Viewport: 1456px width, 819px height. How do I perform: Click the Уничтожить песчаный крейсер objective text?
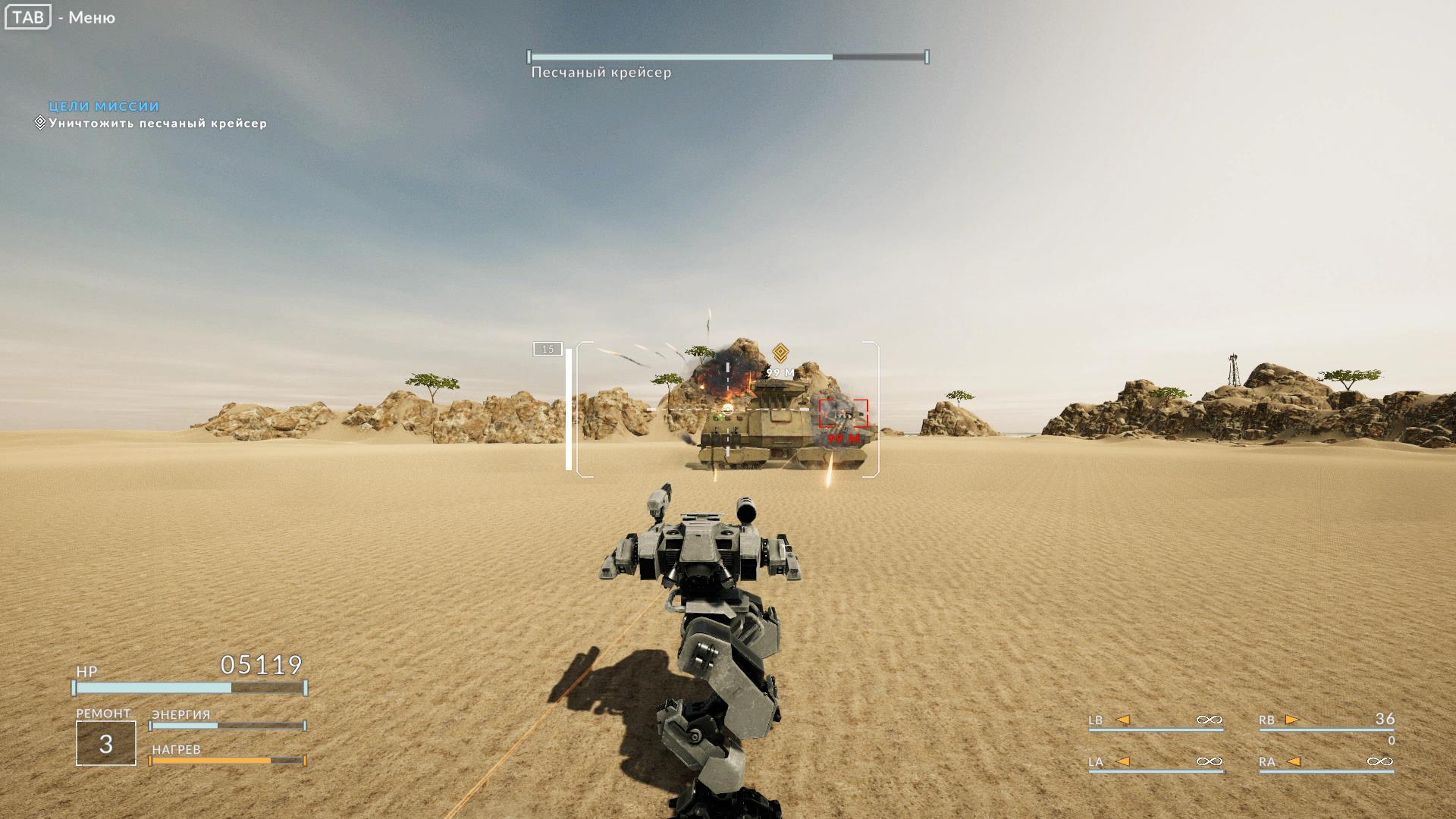click(x=157, y=122)
